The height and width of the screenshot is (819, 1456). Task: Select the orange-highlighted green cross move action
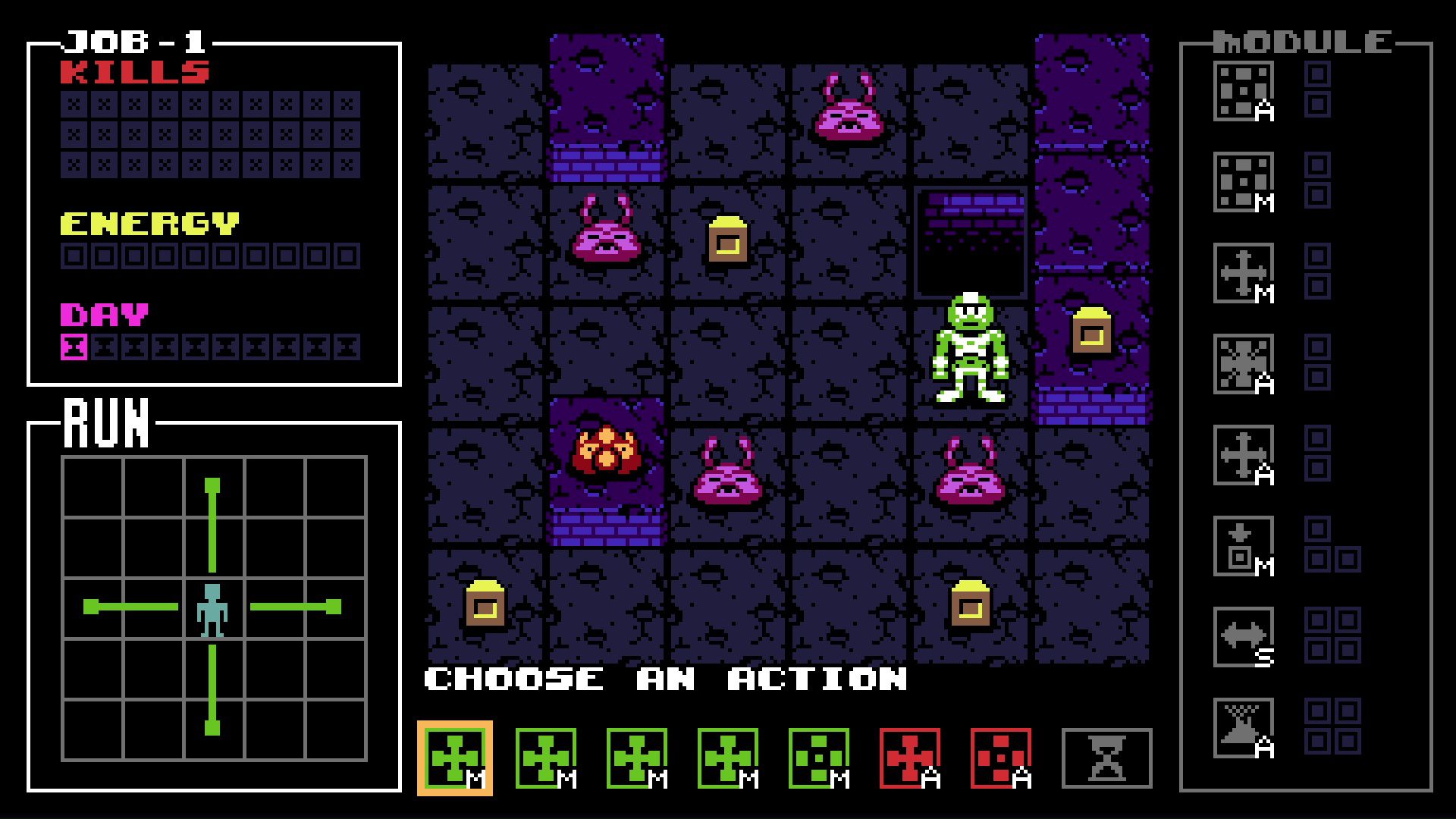(x=455, y=758)
